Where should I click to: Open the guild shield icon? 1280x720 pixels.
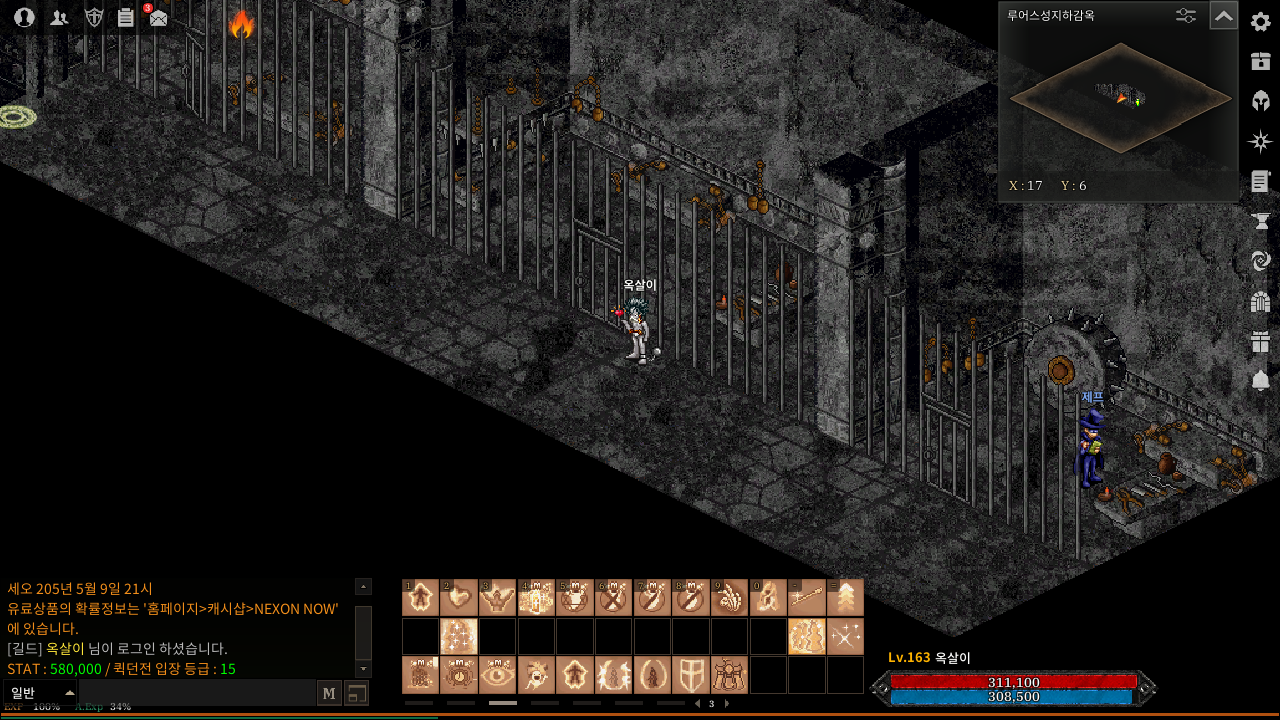point(93,17)
